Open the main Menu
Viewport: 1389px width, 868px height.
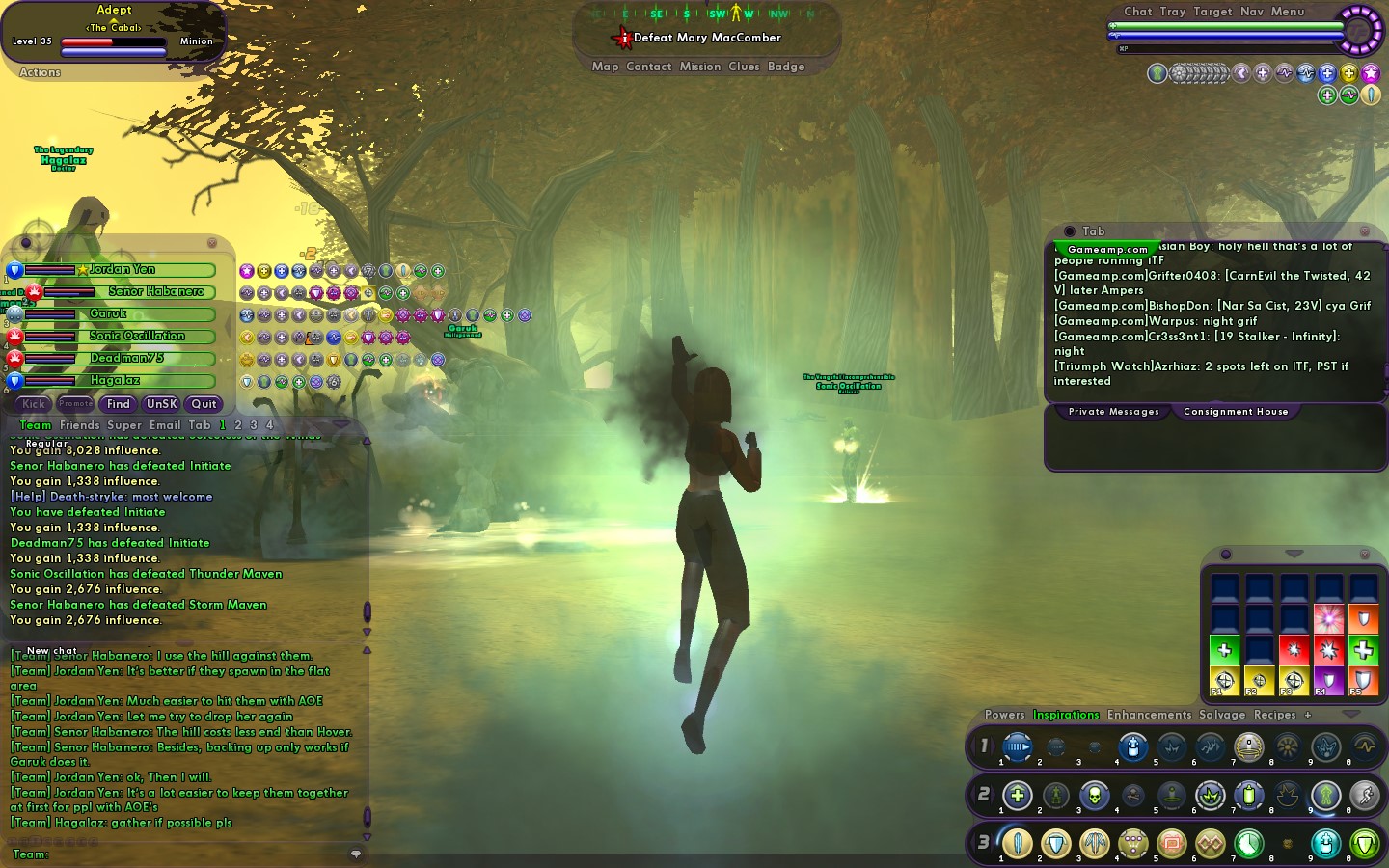(x=1287, y=12)
